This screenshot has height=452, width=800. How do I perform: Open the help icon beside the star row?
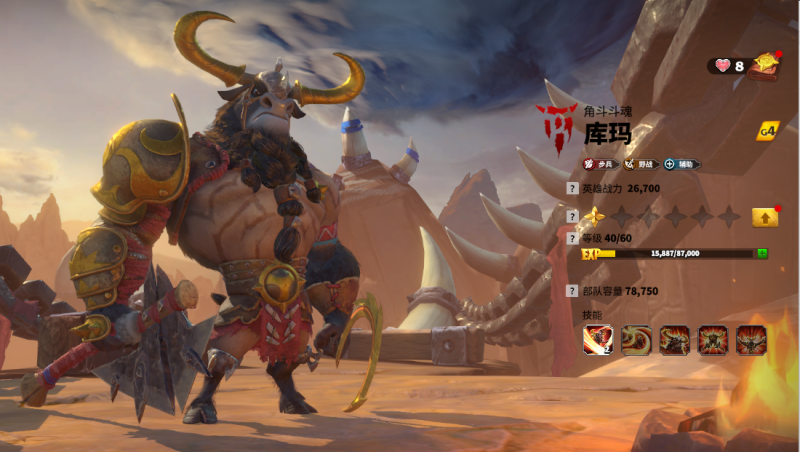(x=572, y=216)
